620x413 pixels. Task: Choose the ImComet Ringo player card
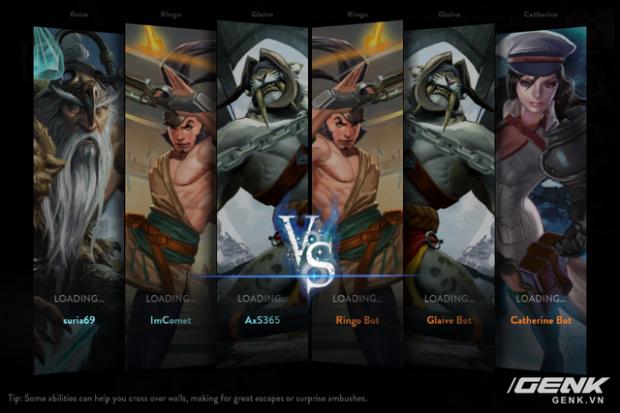(170, 190)
